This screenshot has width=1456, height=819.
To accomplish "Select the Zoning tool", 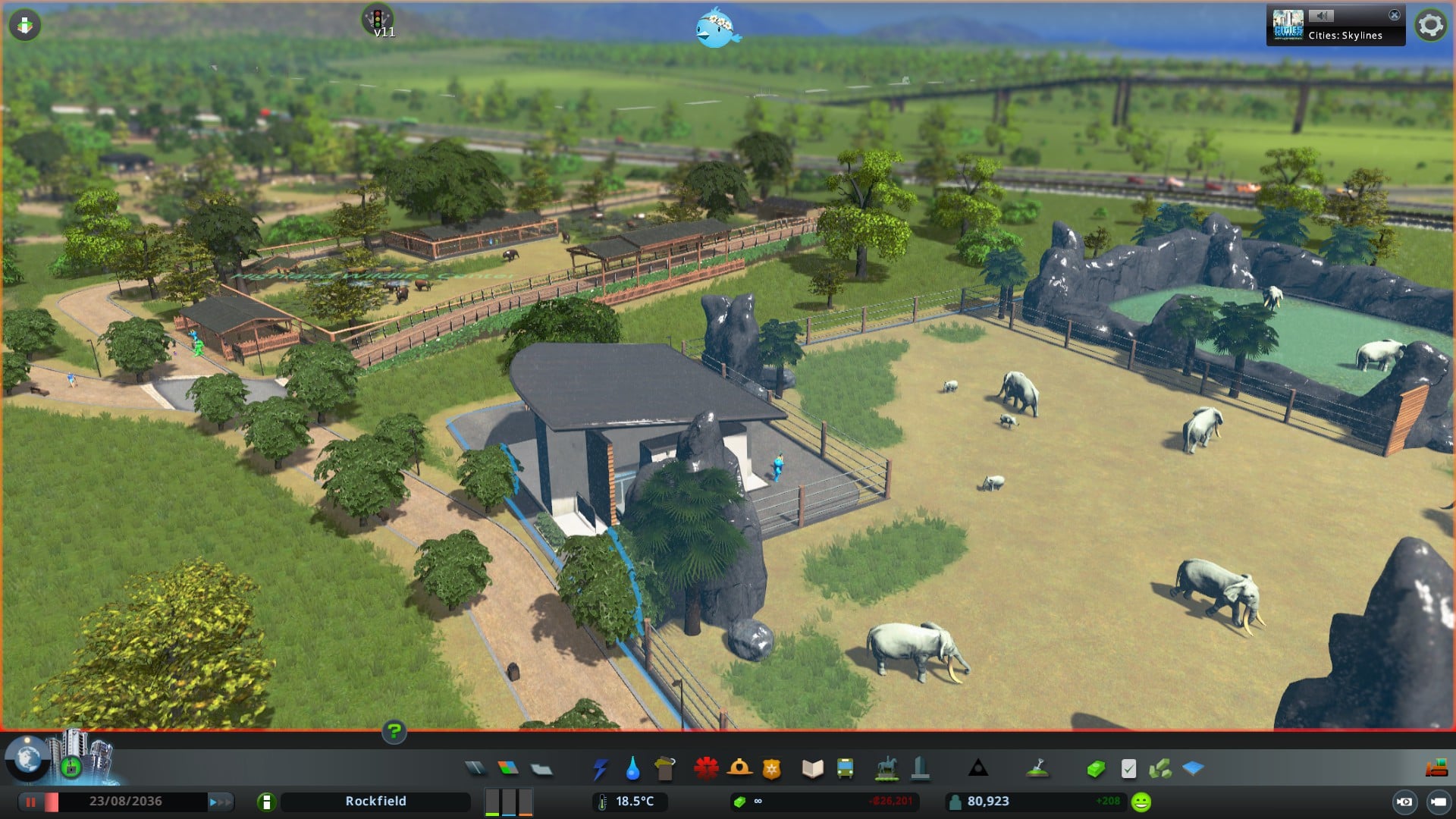I will coord(508,769).
